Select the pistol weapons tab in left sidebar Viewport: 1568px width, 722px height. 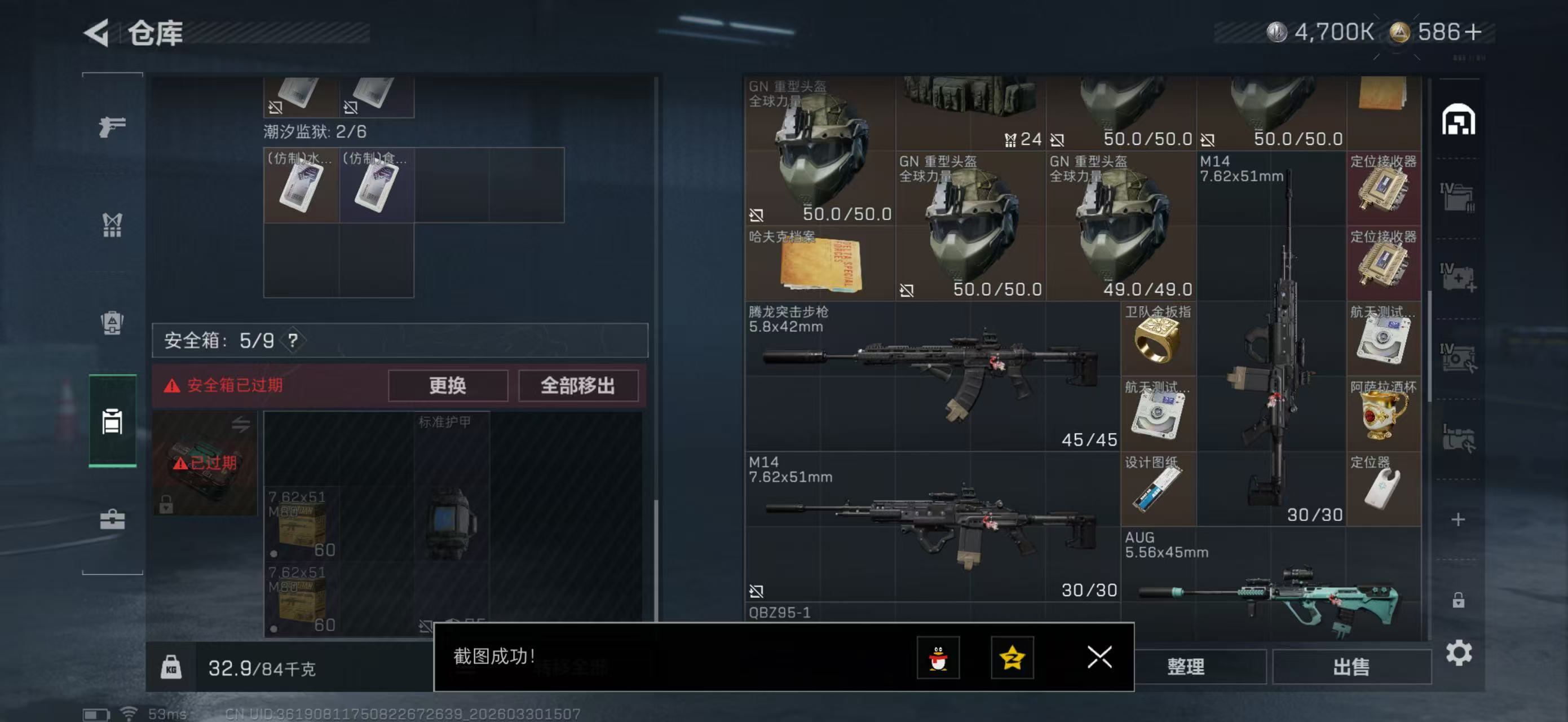(x=112, y=126)
